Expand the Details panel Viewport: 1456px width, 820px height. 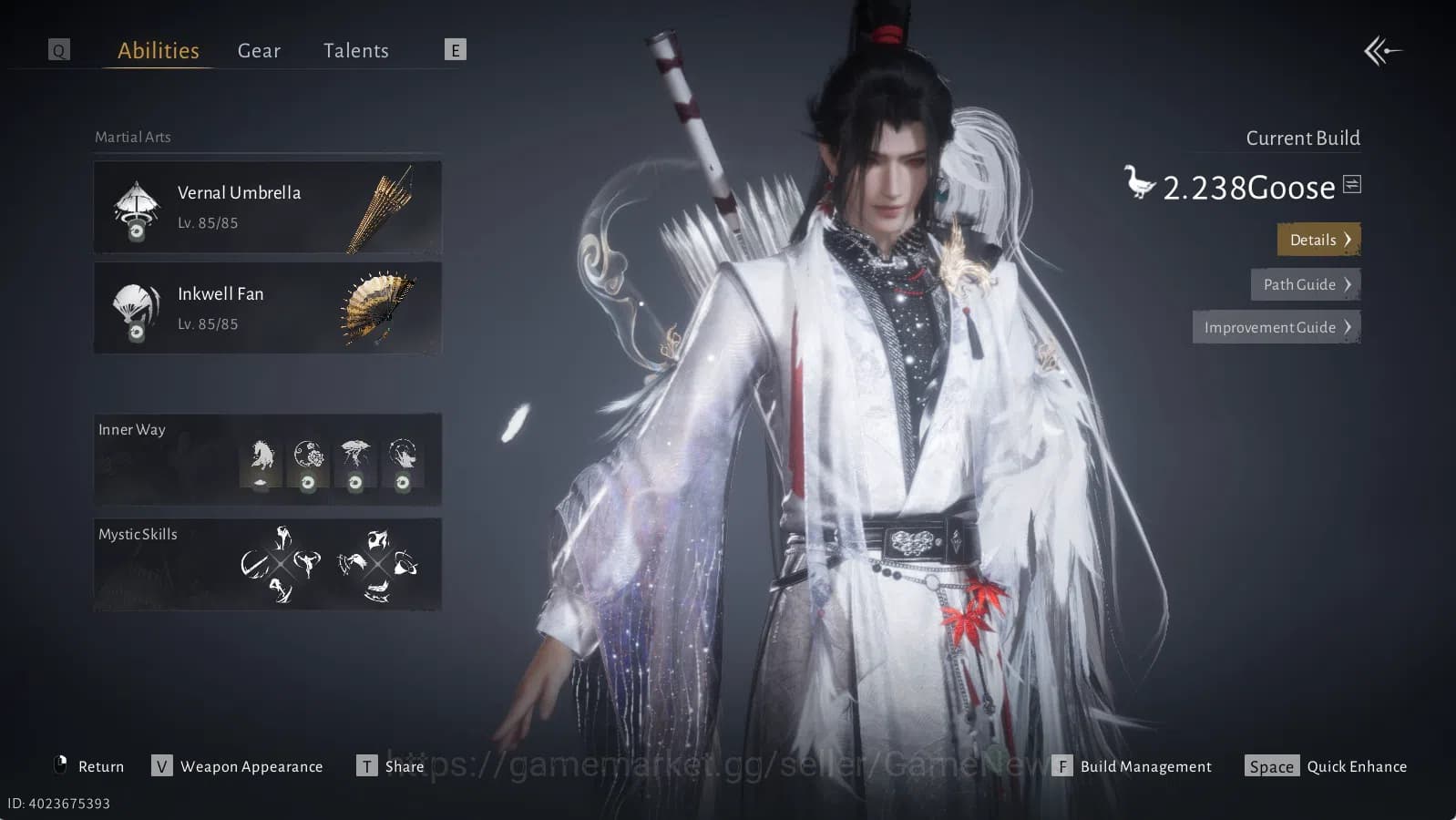tap(1318, 240)
